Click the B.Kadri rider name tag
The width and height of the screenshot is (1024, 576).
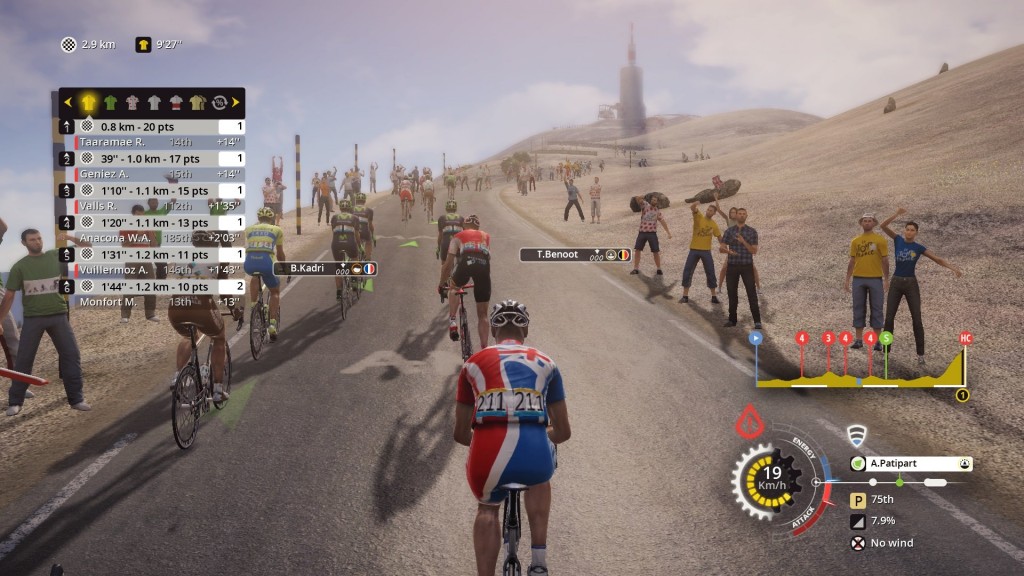(325, 268)
